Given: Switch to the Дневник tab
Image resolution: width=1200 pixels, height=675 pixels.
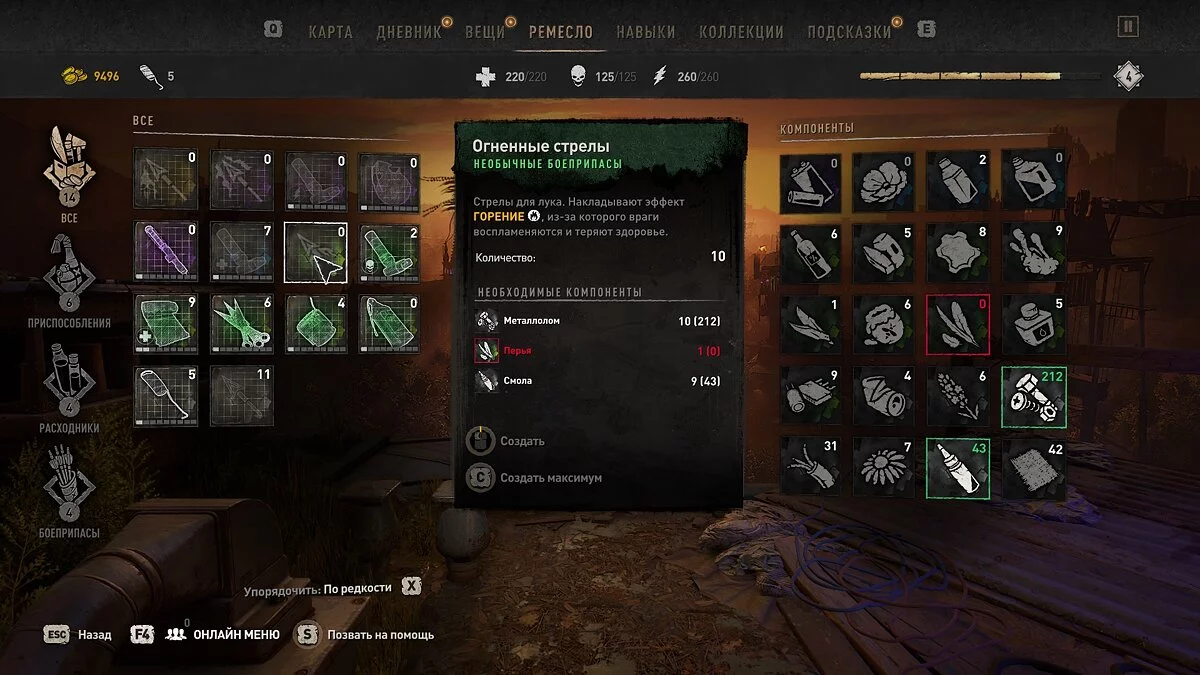Looking at the screenshot, I should tap(408, 31).
